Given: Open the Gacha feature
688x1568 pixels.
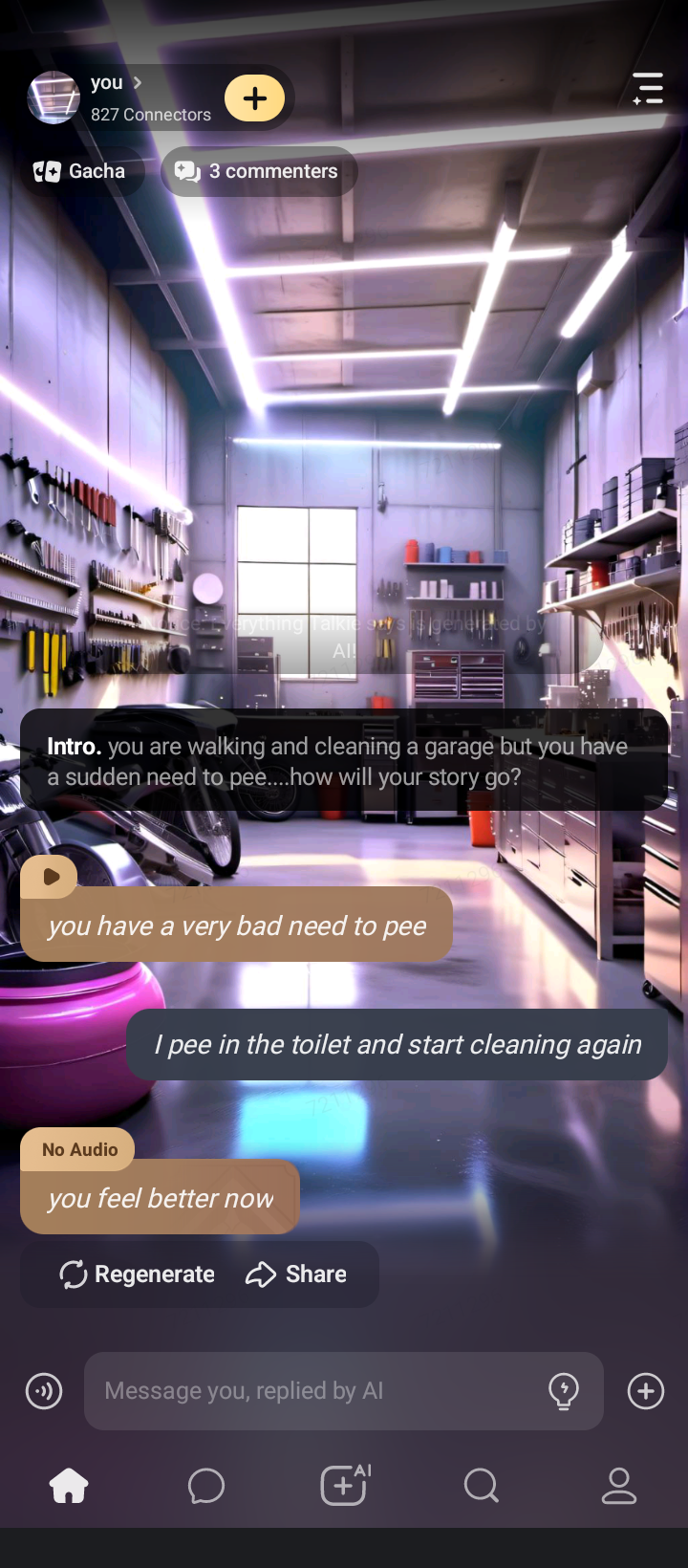Looking at the screenshot, I should [80, 171].
